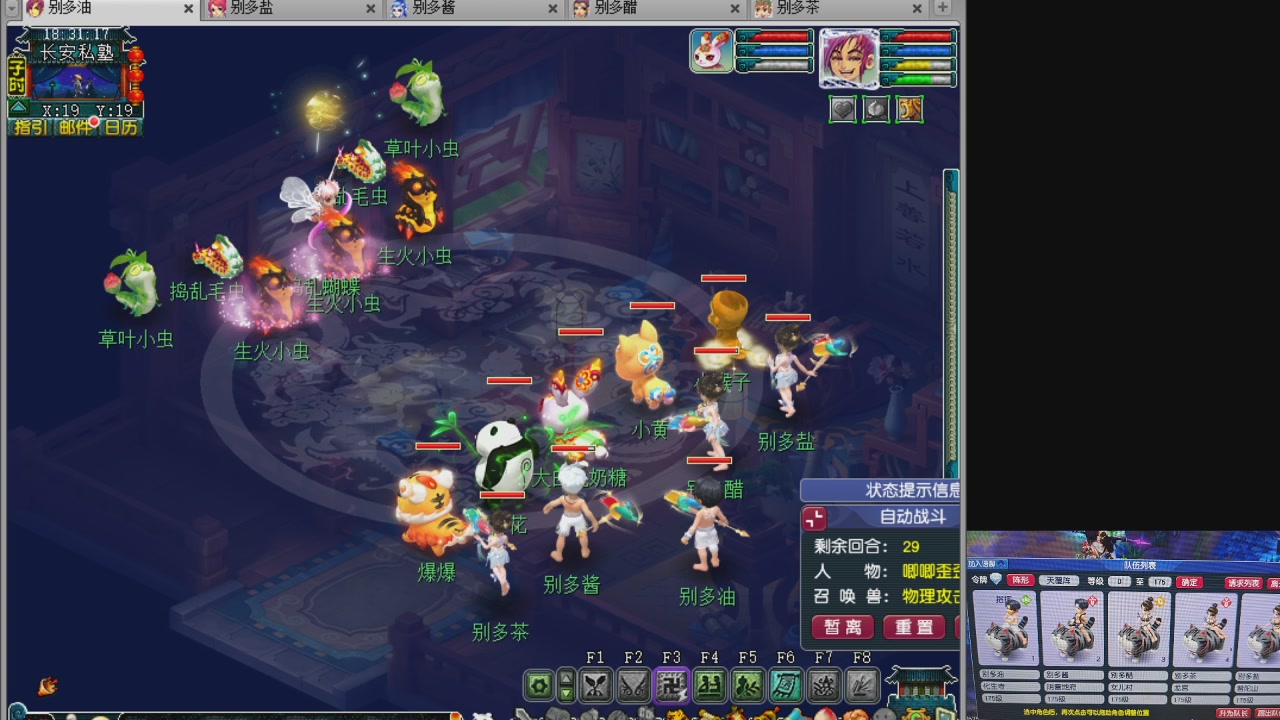Click the heart icon under the portraits
The height and width of the screenshot is (720, 1280).
[843, 109]
